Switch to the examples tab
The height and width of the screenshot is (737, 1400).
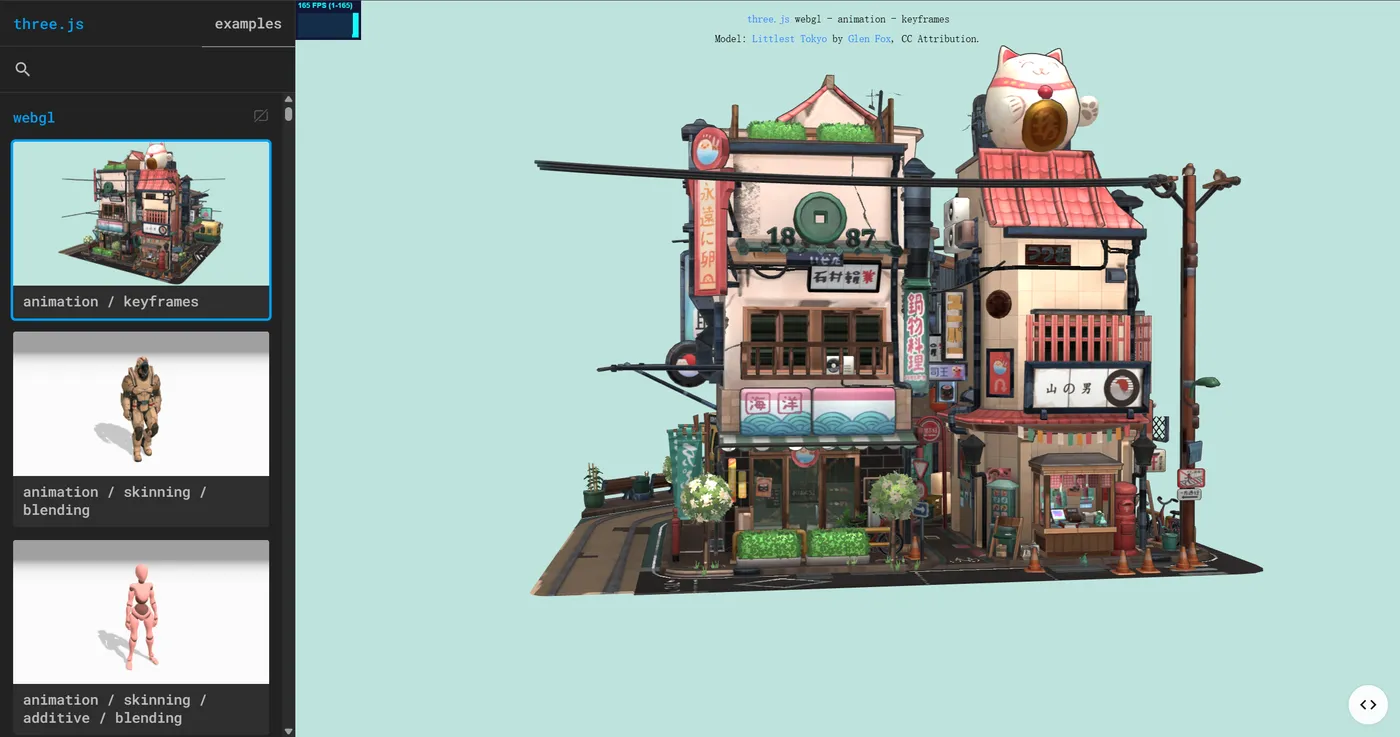coord(248,24)
